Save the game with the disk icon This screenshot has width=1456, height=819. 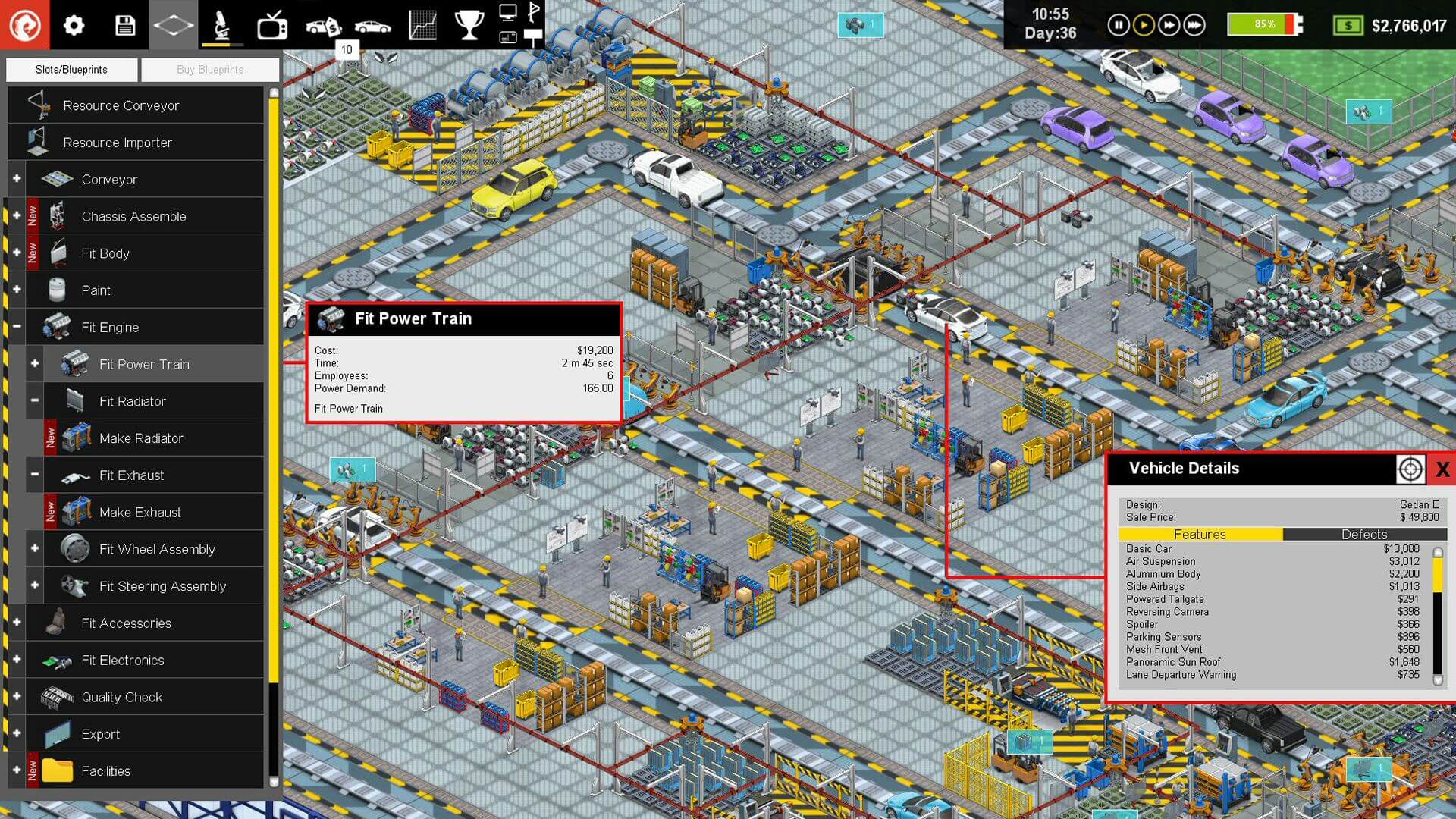click(x=124, y=24)
